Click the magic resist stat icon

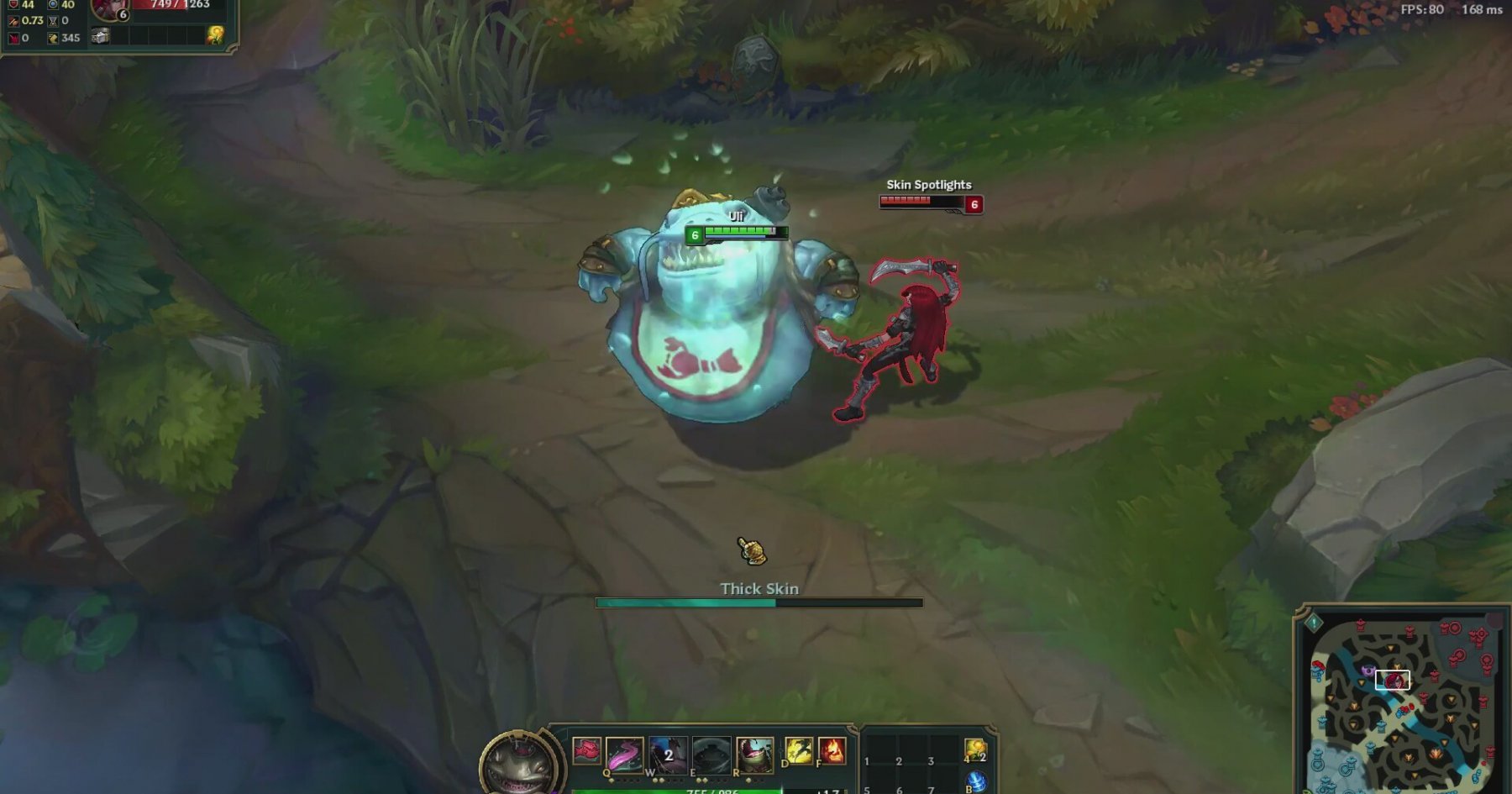pos(52,5)
